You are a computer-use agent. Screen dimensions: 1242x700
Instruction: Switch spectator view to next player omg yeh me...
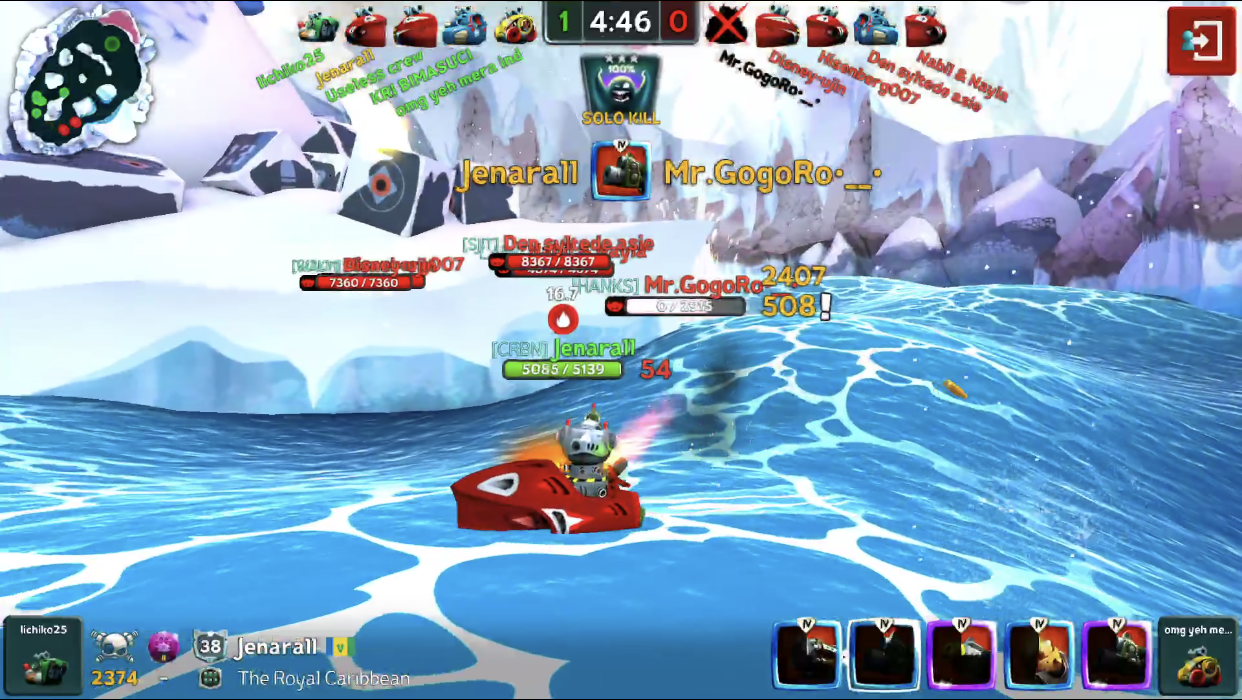point(1198,655)
